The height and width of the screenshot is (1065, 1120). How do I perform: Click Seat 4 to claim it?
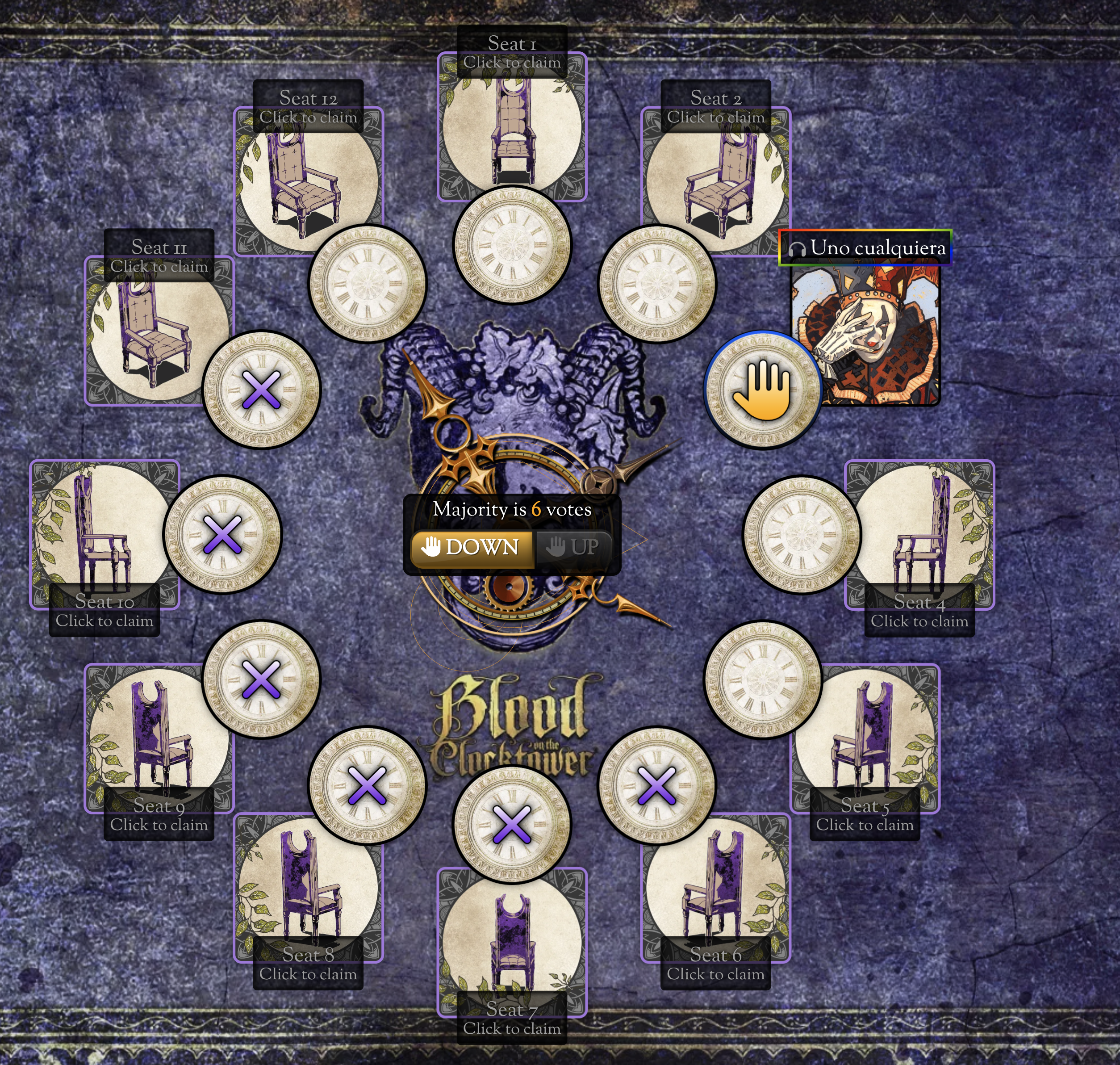click(x=919, y=534)
